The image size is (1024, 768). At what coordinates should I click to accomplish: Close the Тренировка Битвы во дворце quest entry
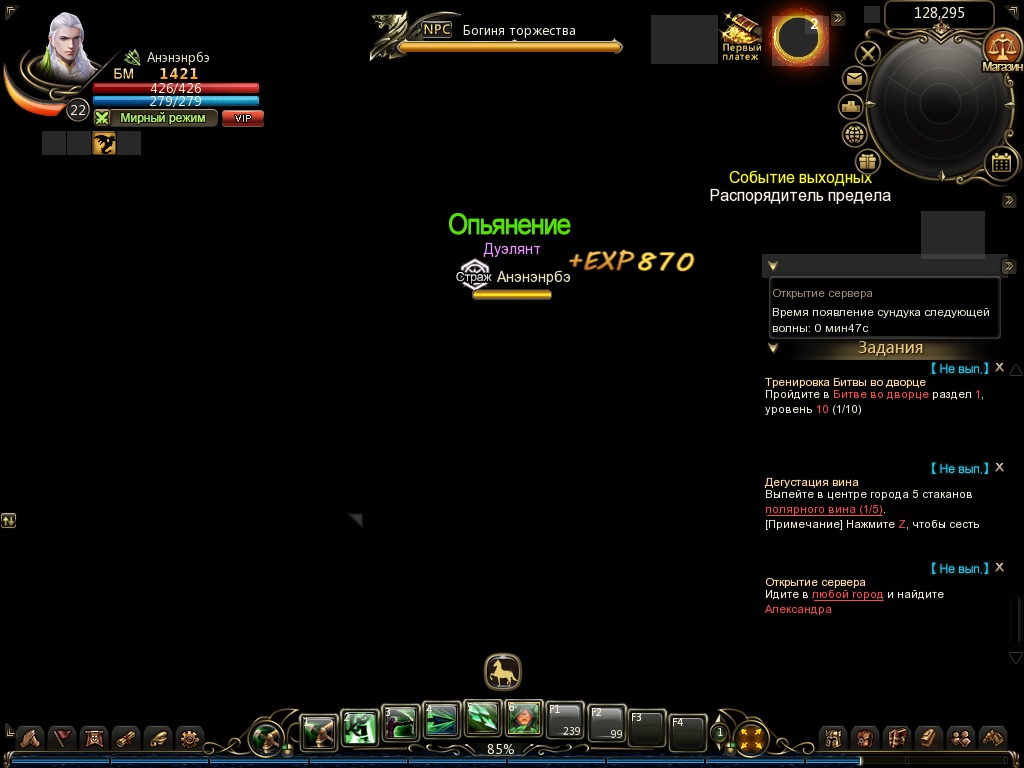(999, 368)
